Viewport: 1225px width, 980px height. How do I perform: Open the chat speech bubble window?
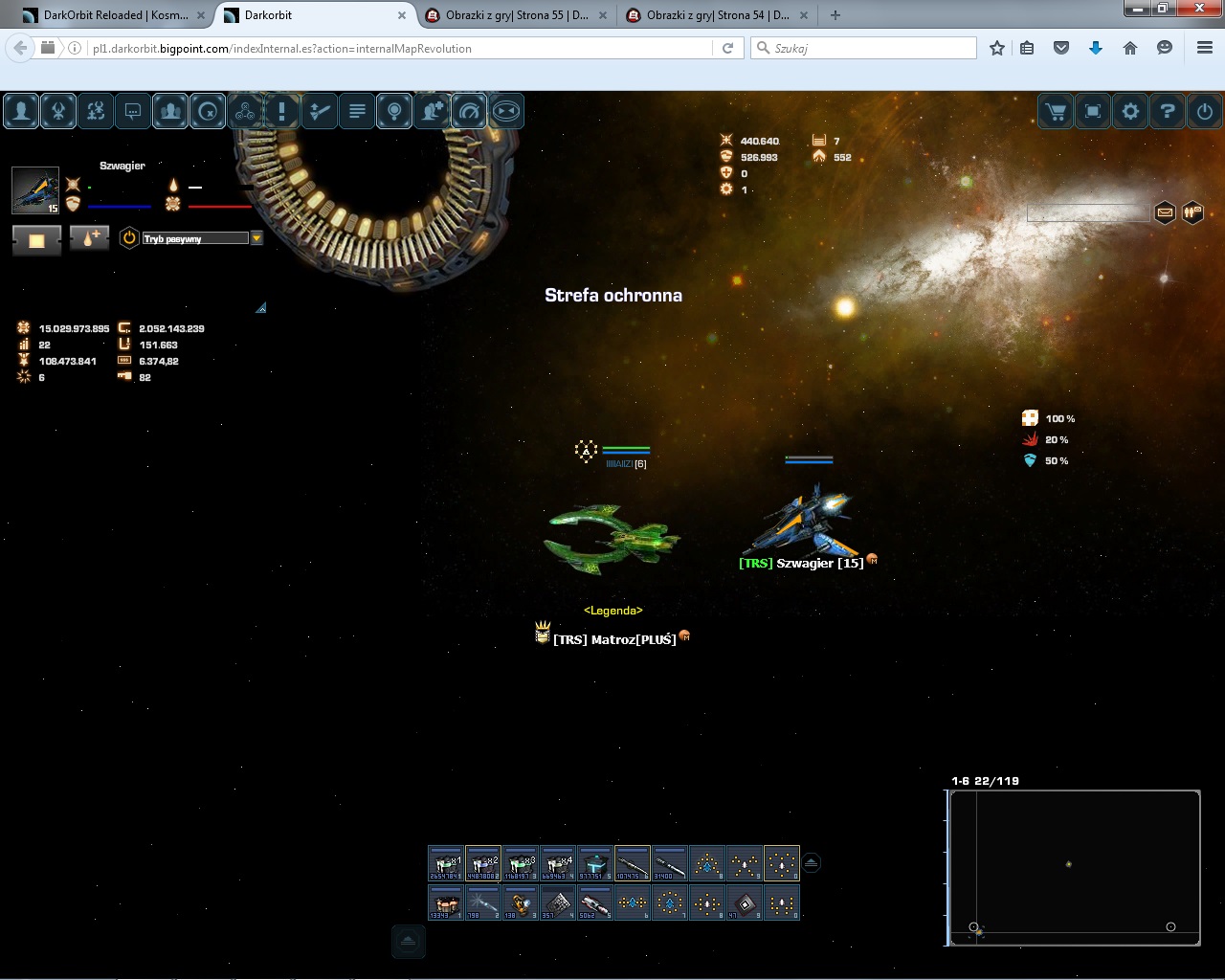tap(133, 112)
